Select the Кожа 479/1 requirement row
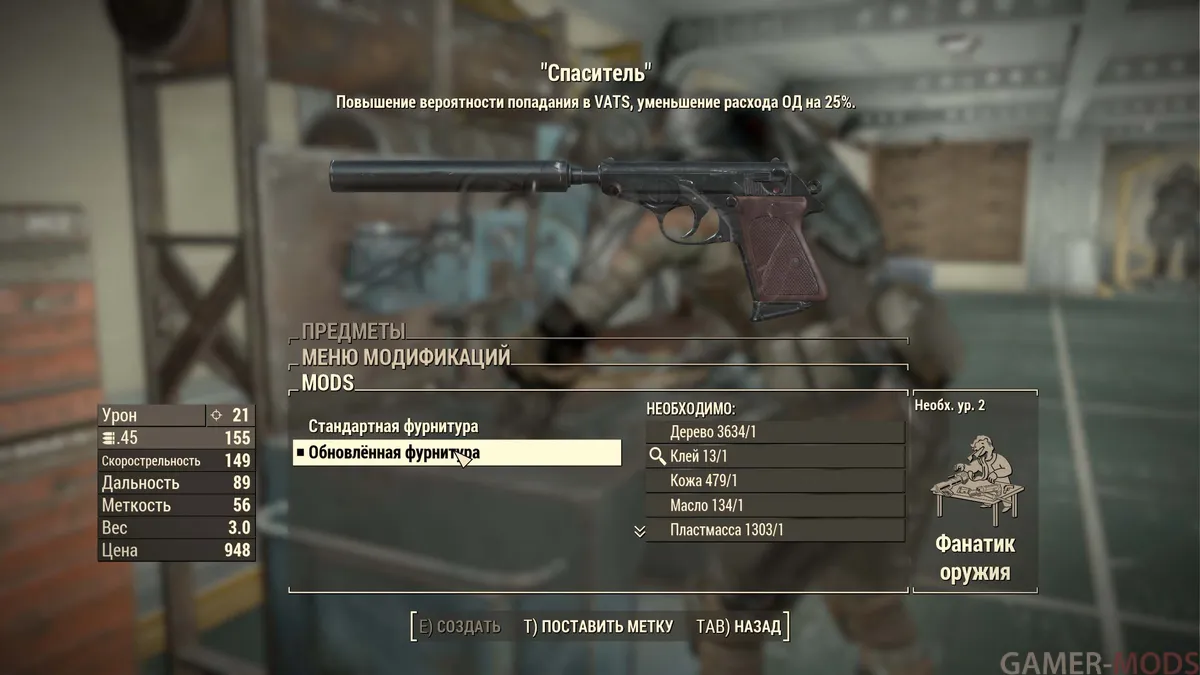1200x675 pixels. pyautogui.click(x=774, y=481)
